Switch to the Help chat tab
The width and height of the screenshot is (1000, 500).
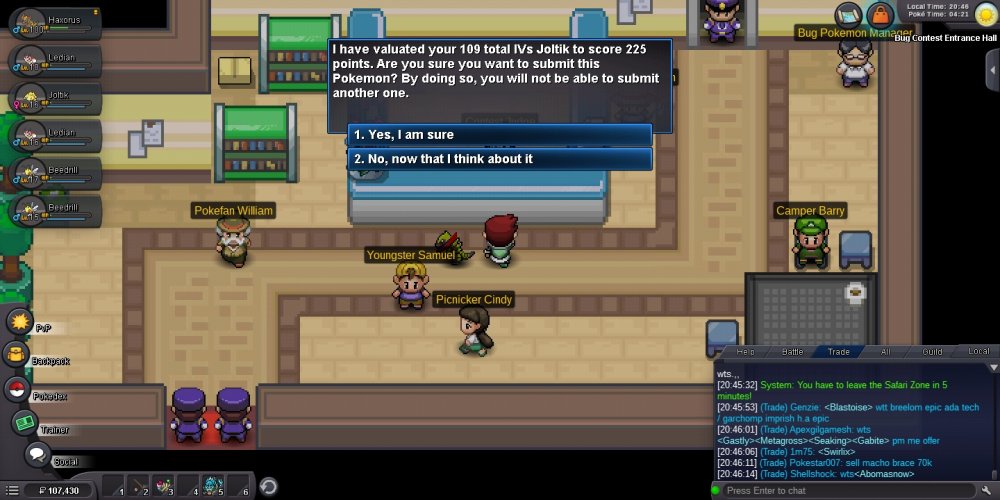pos(745,352)
